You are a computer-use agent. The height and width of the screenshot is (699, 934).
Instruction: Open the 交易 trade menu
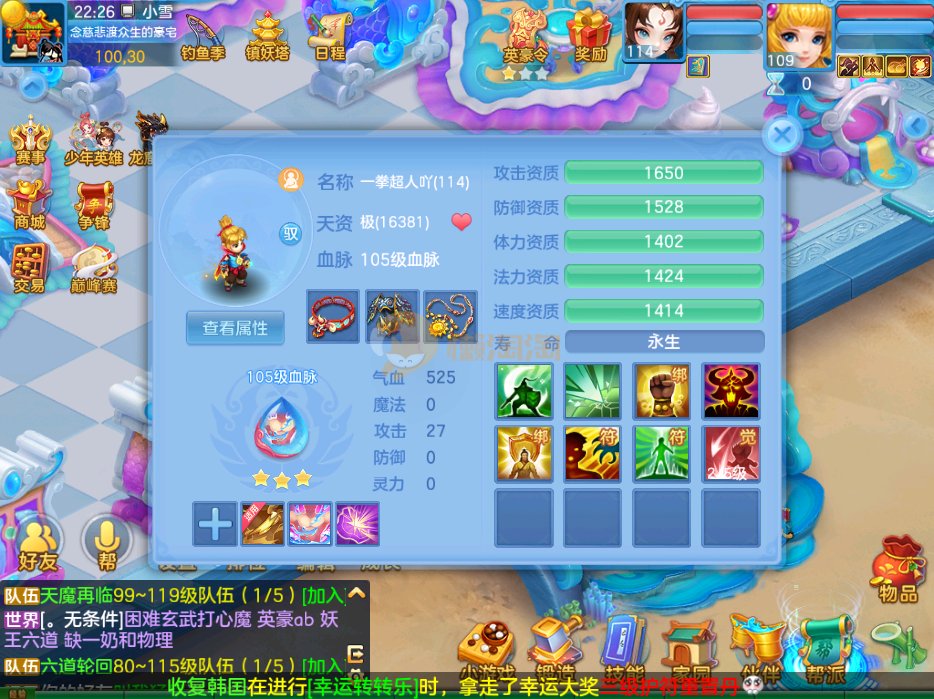point(30,268)
